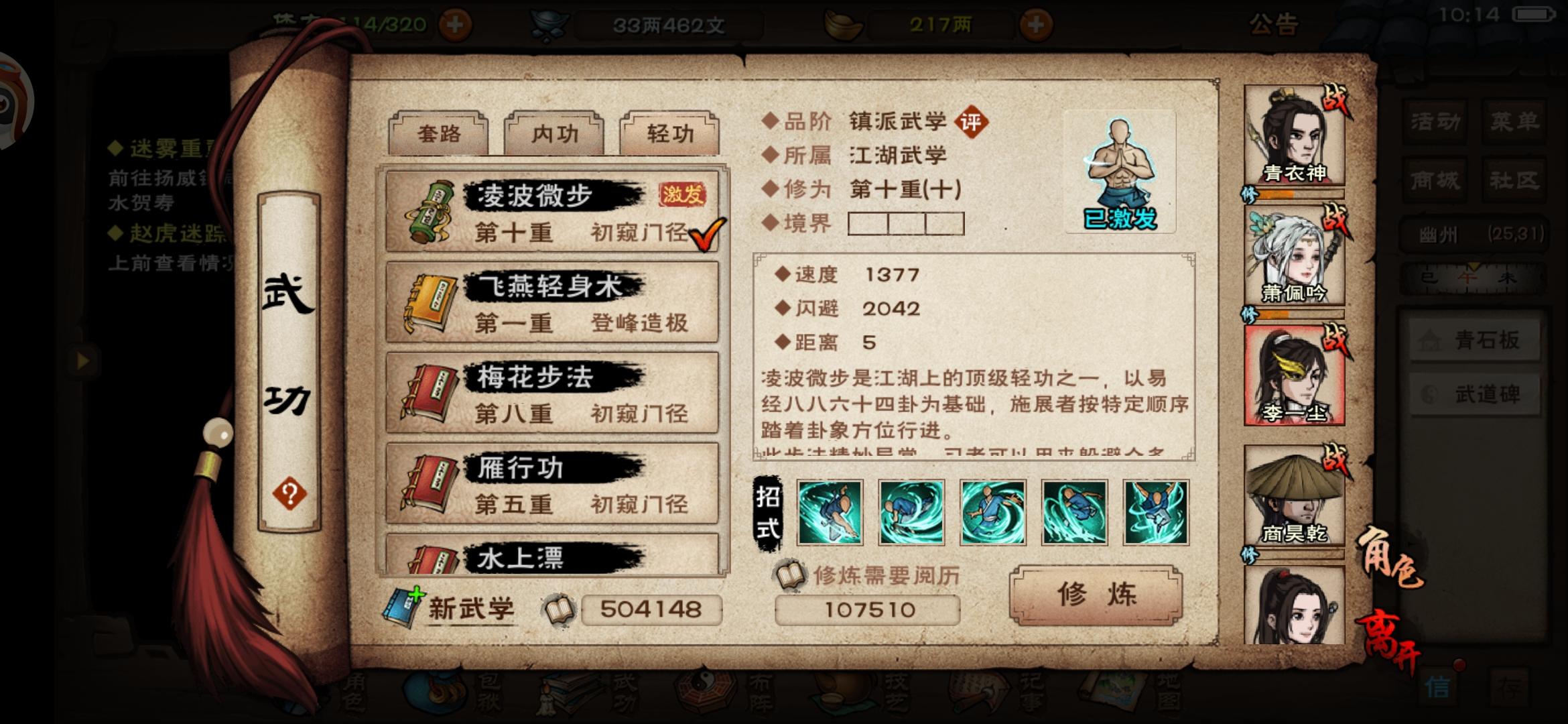
Task: Click the 阅历 book icon beside 504148
Action: point(558,609)
